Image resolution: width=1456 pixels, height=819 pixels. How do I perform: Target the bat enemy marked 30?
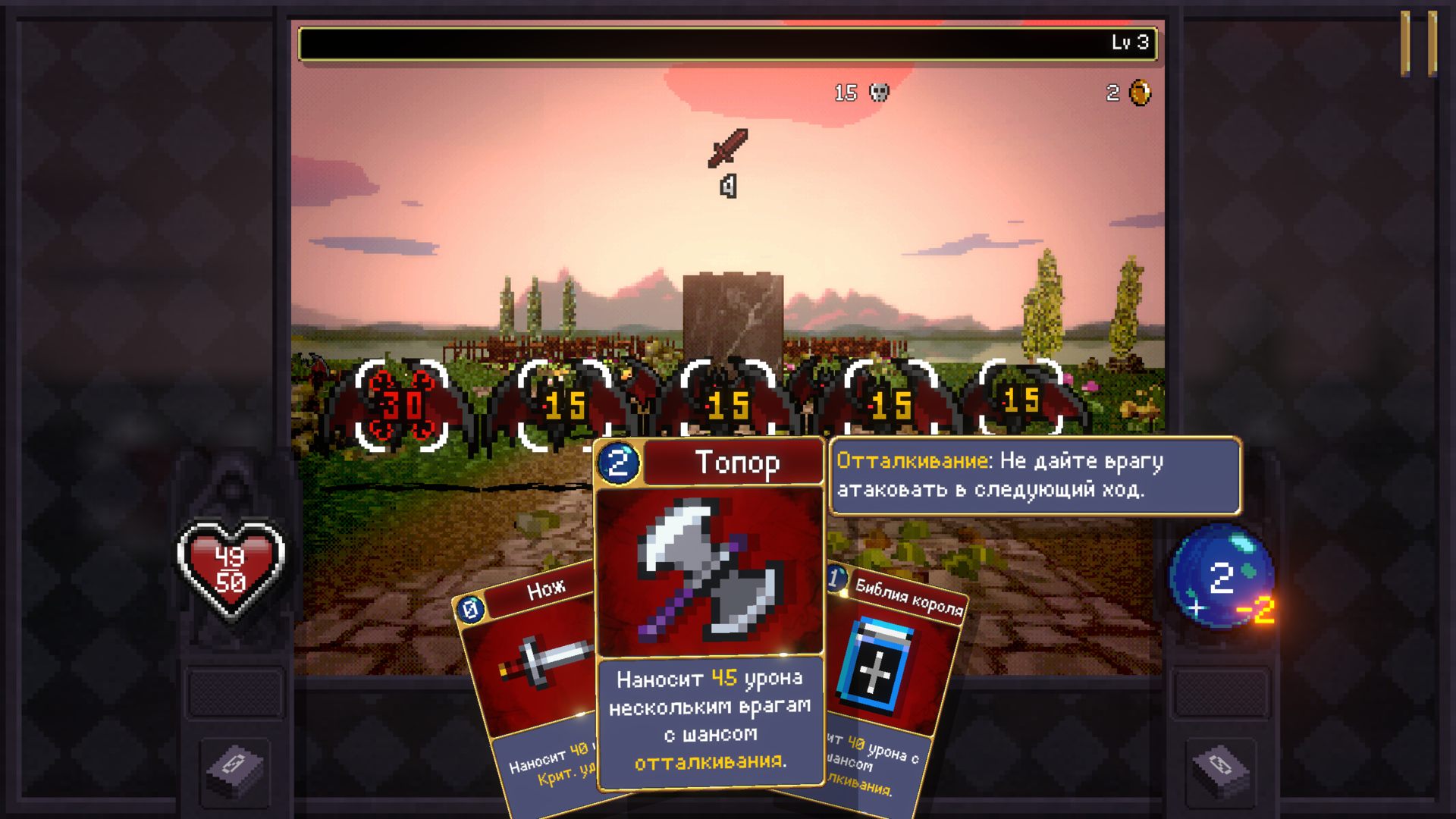pyautogui.click(x=401, y=406)
